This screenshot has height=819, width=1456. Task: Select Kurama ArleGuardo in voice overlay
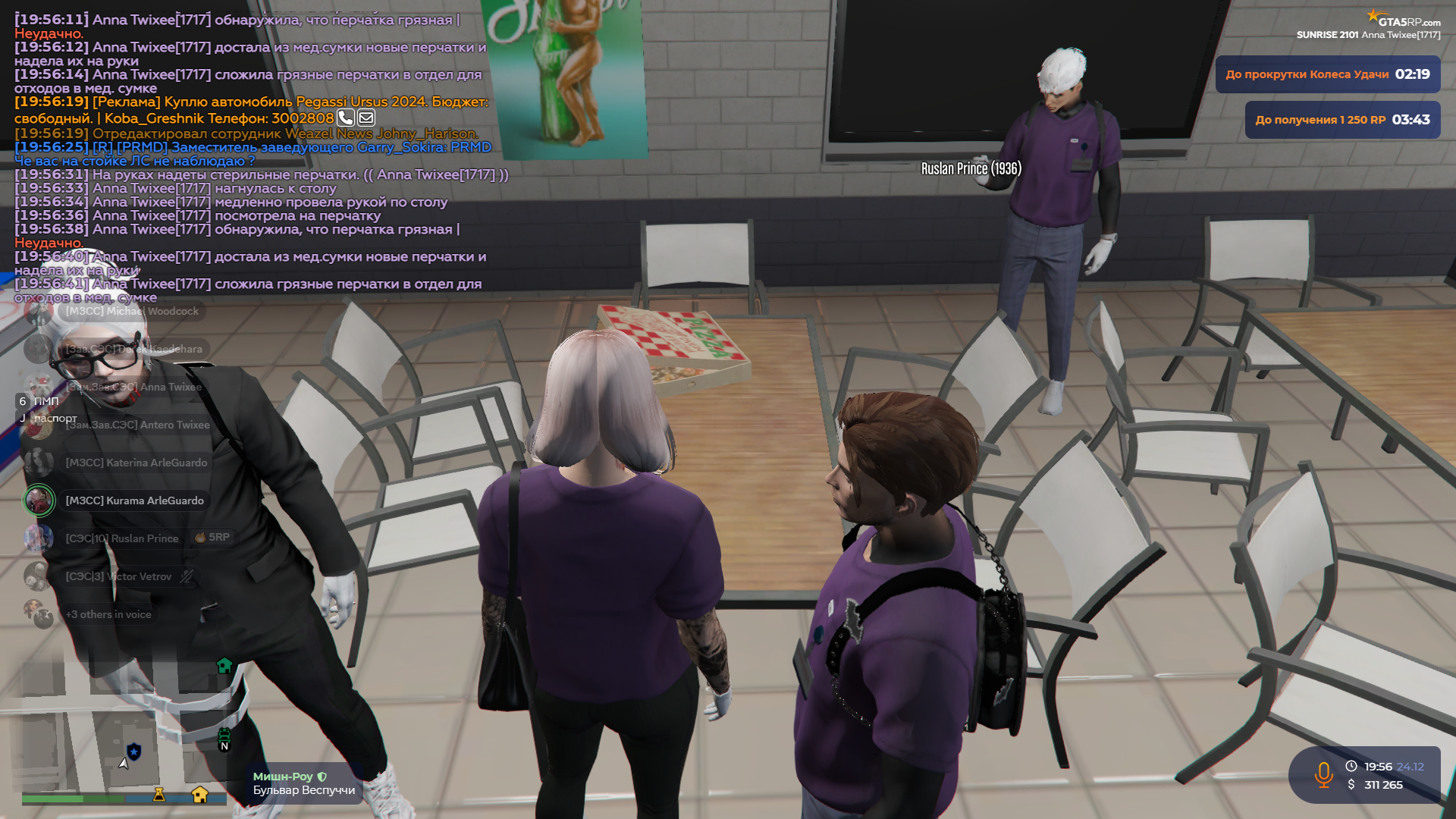click(x=134, y=500)
